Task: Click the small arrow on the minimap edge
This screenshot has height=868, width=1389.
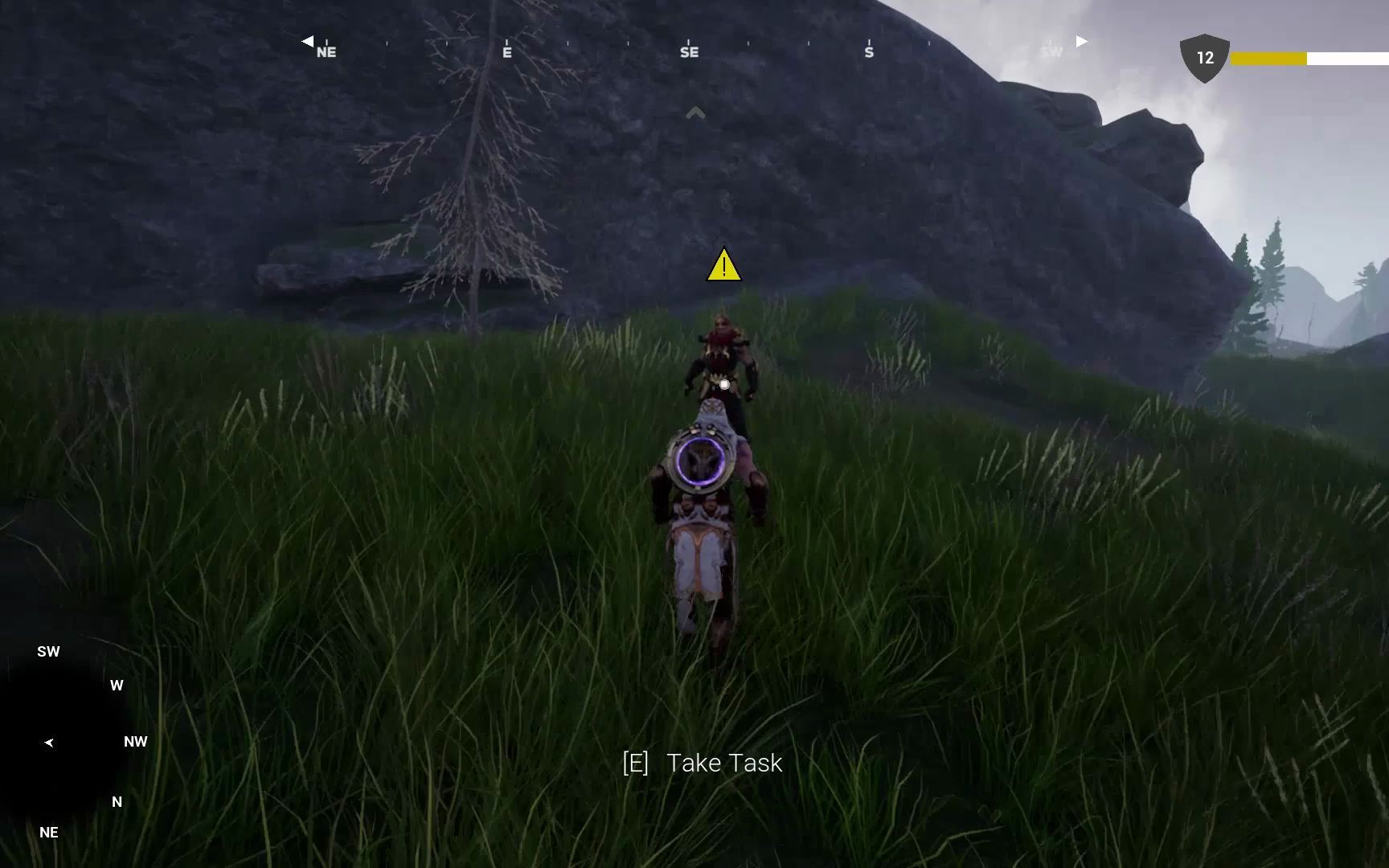Action: [x=49, y=742]
